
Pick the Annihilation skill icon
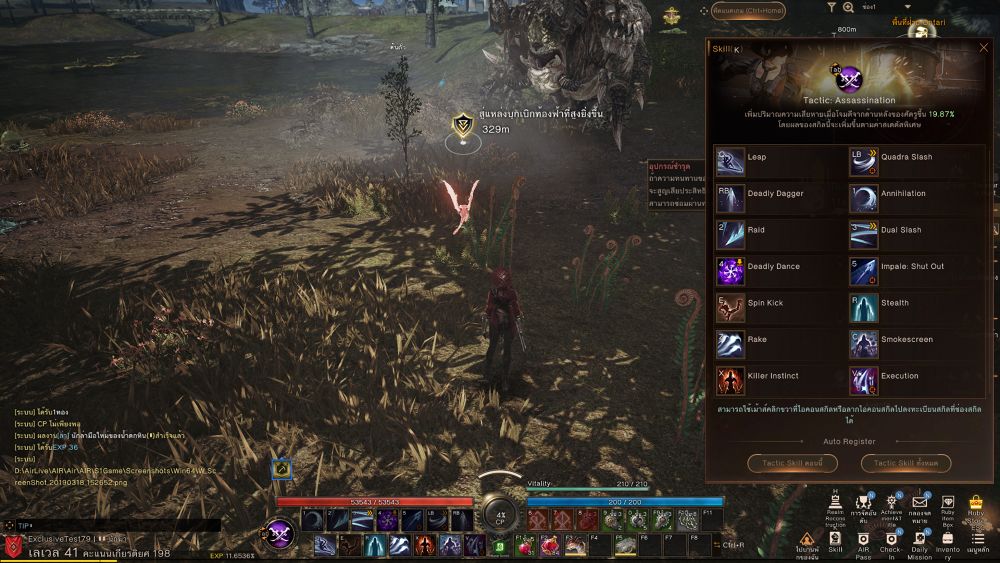[x=863, y=195]
